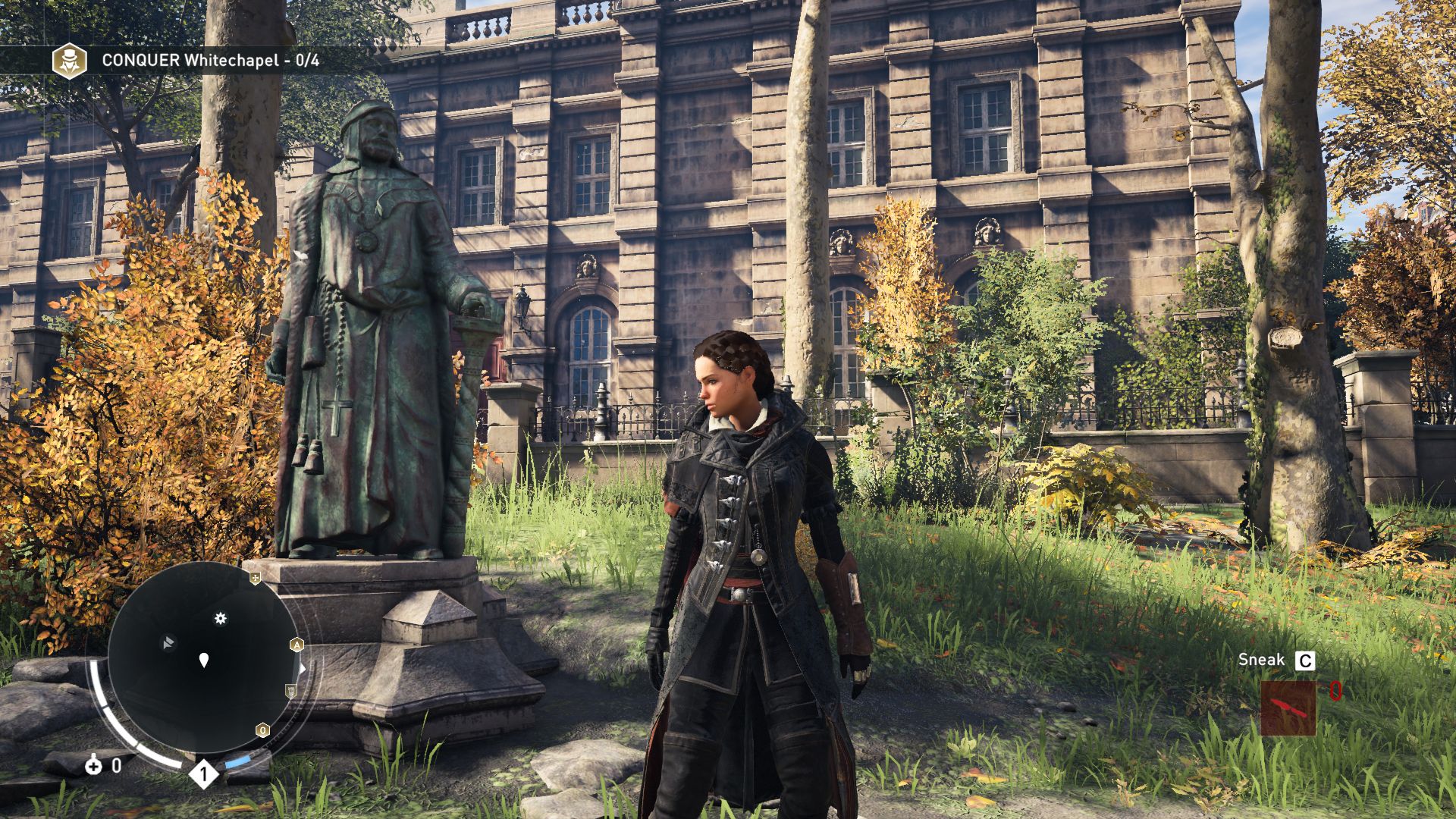Image resolution: width=1456 pixels, height=819 pixels.
Task: Click the gold 'A' marker on minimap edge
Action: click(x=297, y=645)
